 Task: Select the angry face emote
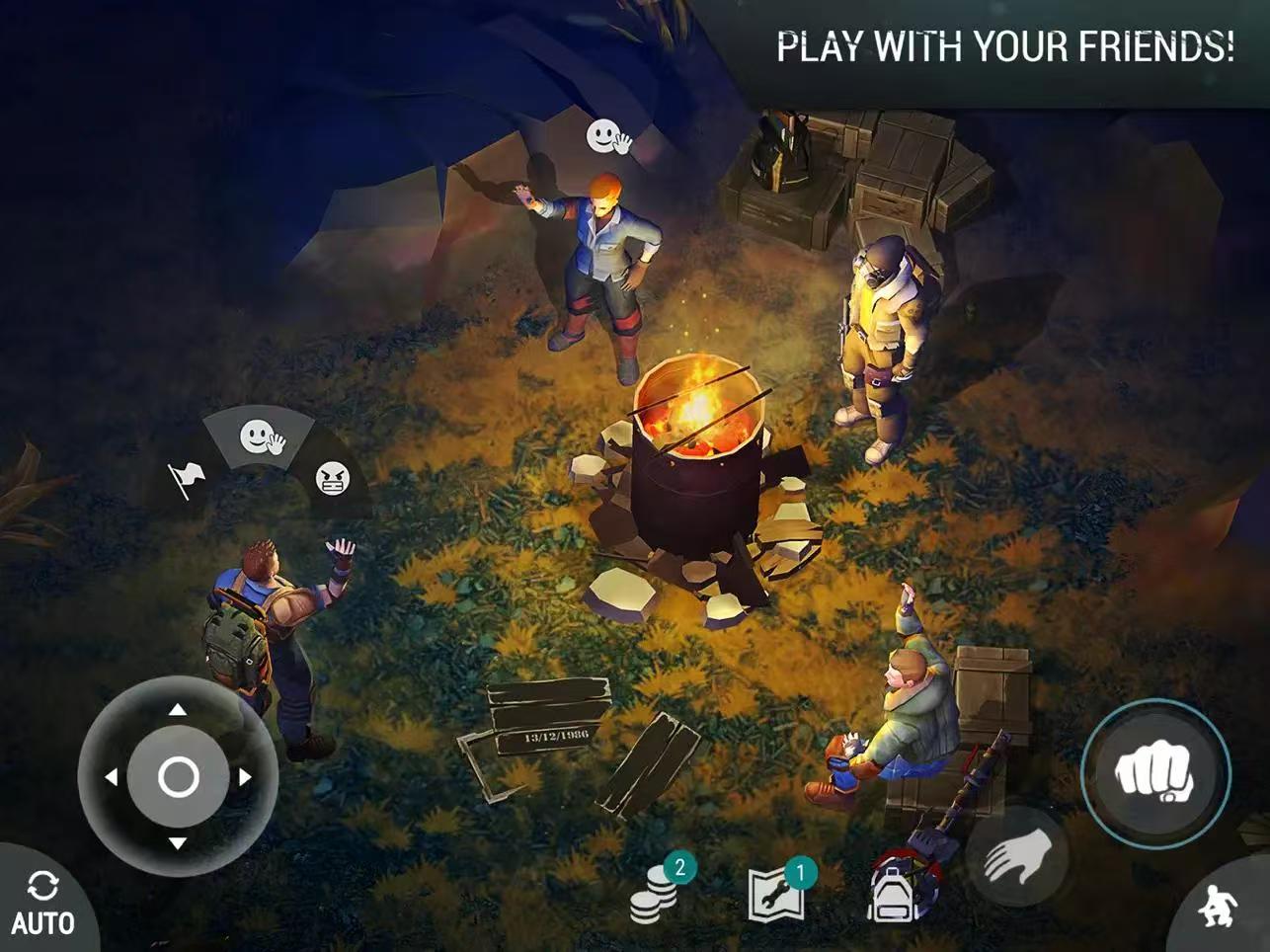[333, 479]
